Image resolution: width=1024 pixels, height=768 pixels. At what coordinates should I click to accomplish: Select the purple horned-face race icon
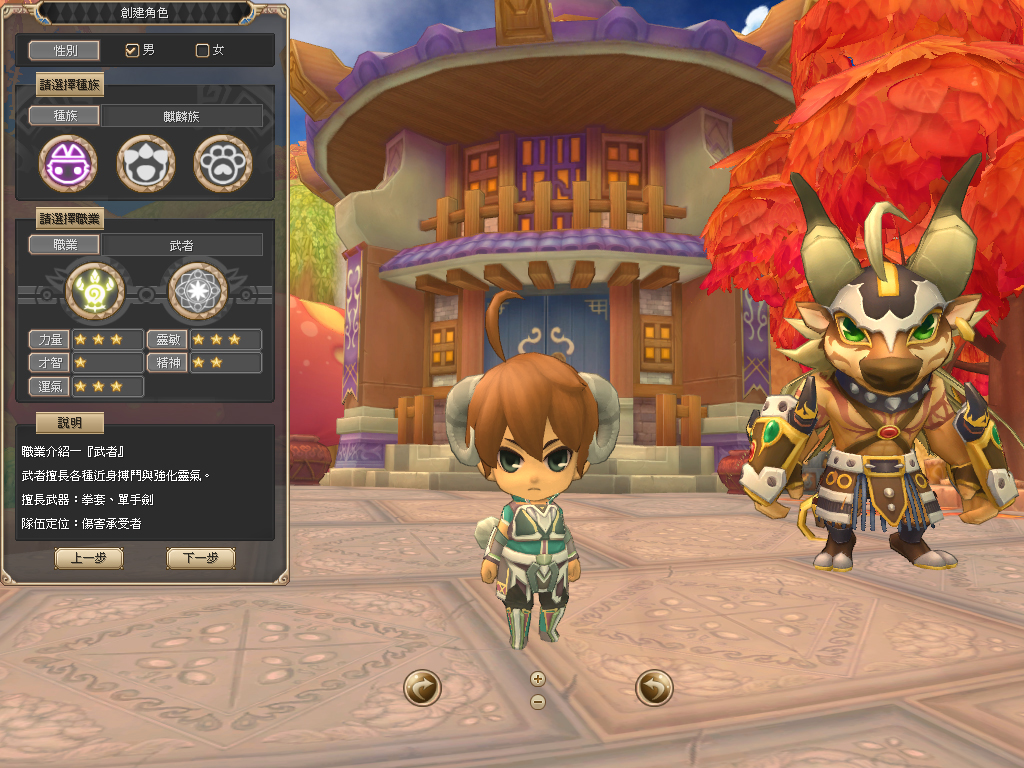pos(68,163)
